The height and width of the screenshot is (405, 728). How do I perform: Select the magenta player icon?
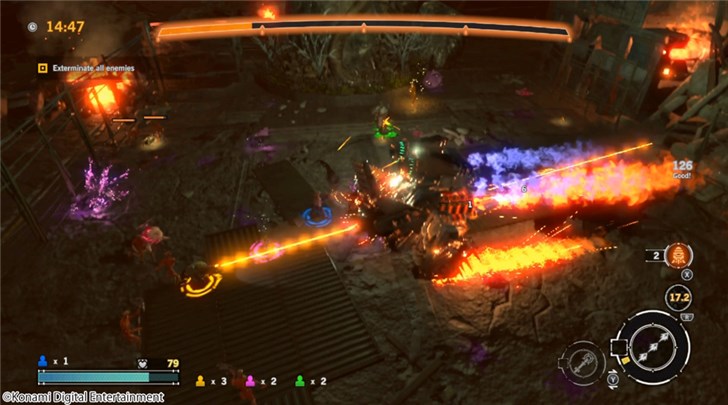tap(252, 381)
